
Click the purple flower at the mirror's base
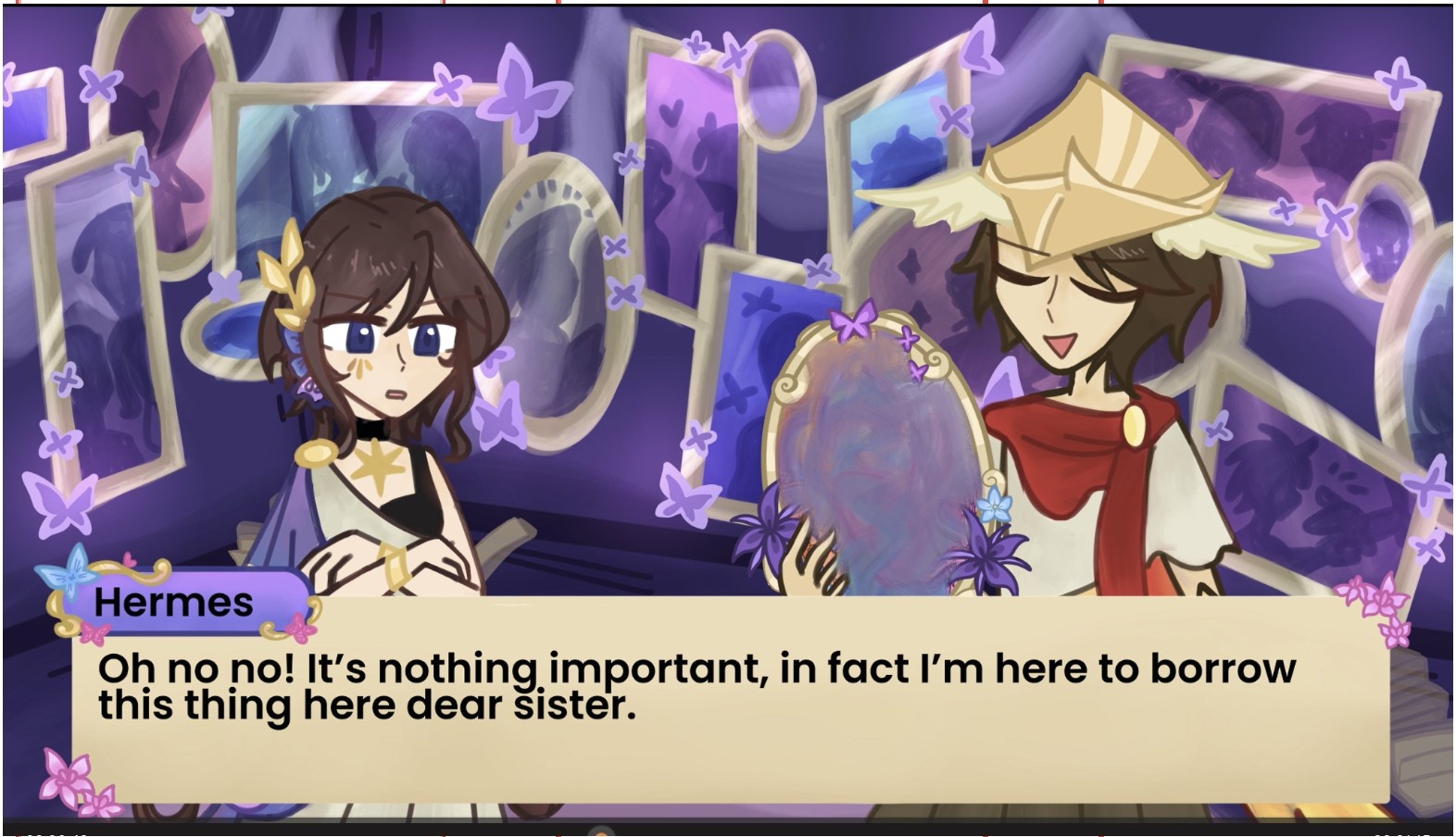(x=985, y=556)
